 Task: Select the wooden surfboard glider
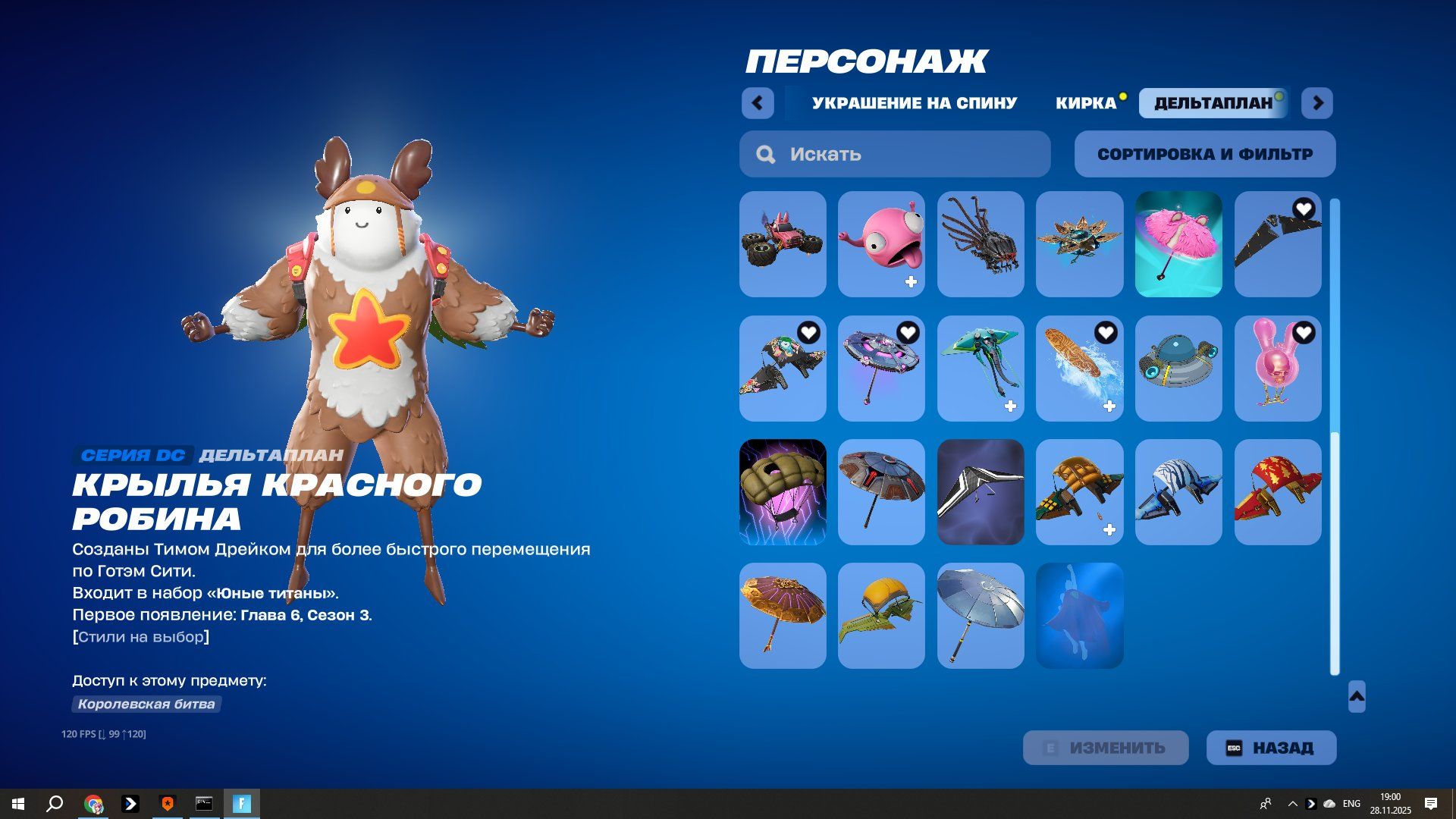pyautogui.click(x=1079, y=369)
